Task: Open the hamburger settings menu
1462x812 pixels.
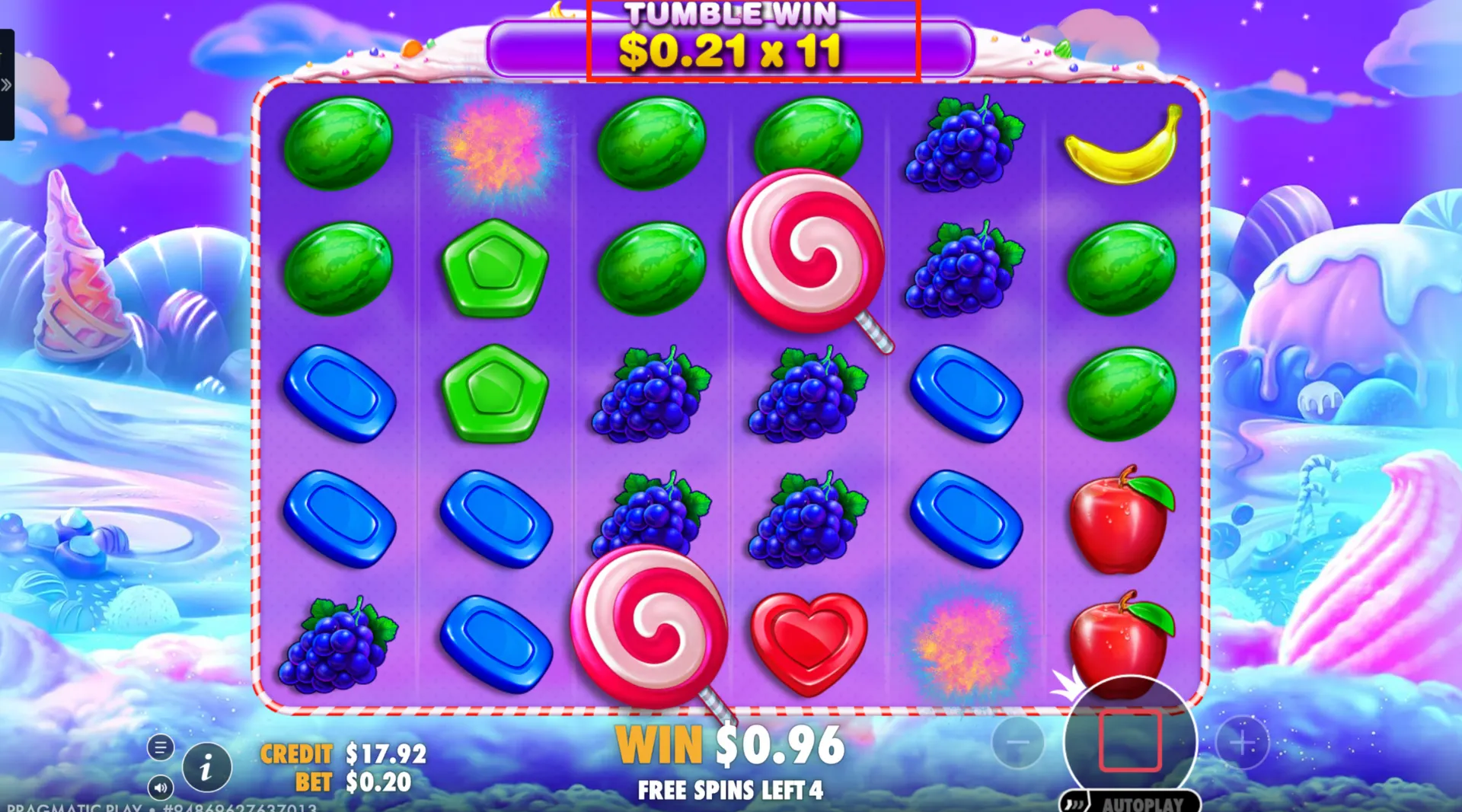Action: coord(160,748)
